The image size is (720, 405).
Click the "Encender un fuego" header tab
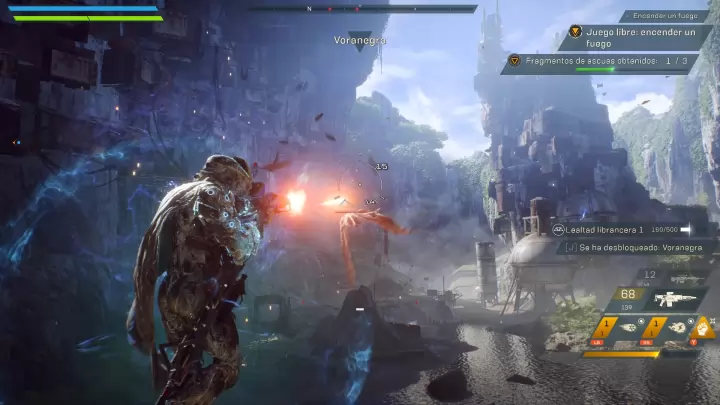click(x=665, y=16)
